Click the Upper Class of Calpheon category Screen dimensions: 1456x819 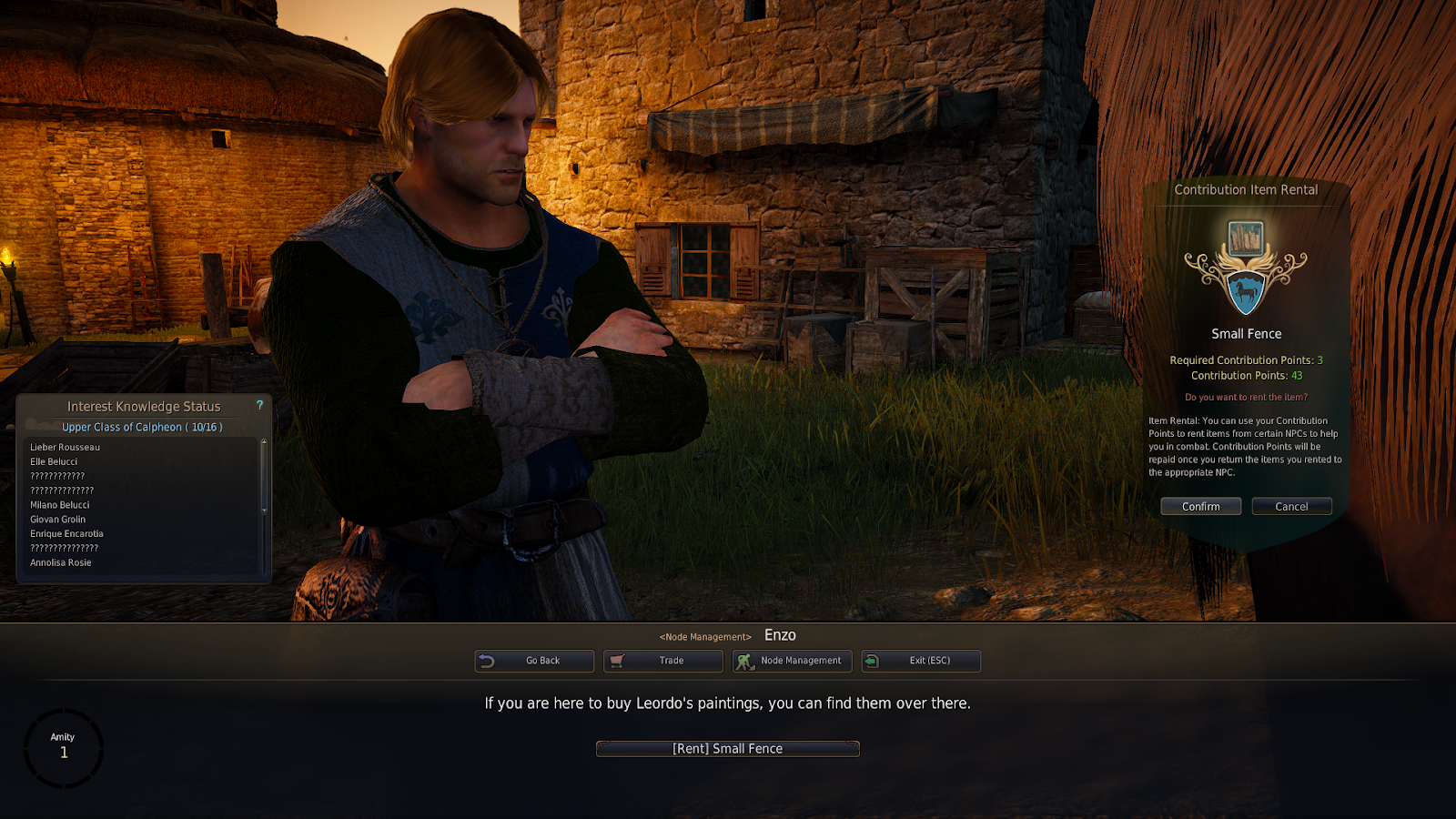pyautogui.click(x=142, y=427)
